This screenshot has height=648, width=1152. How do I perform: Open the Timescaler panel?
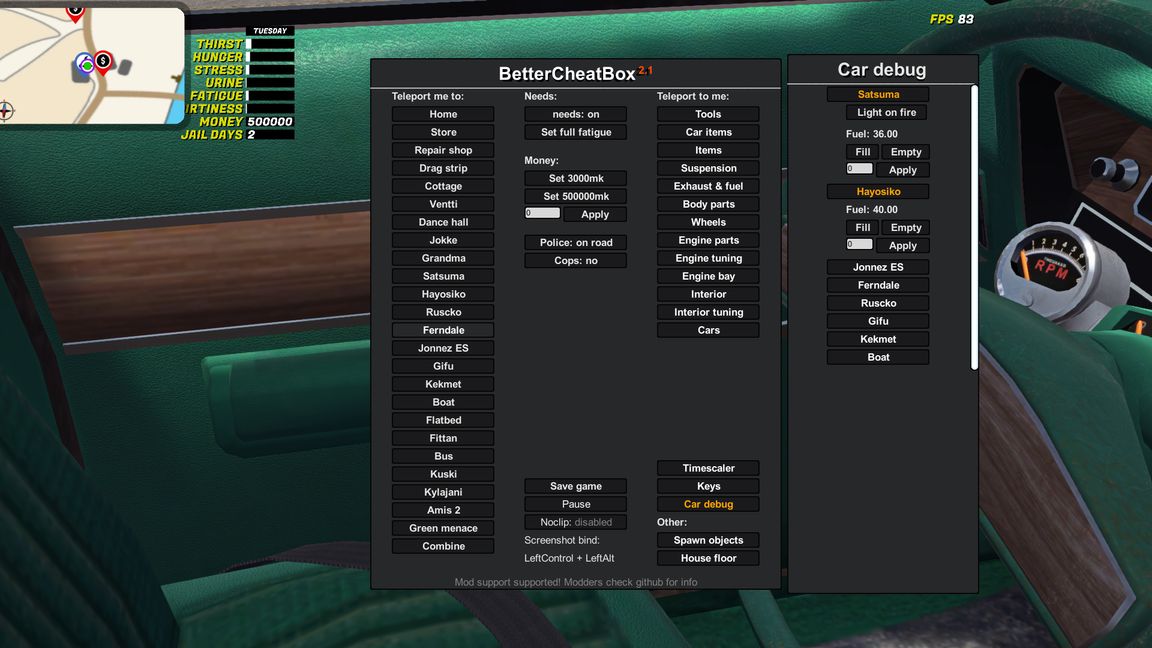point(708,468)
